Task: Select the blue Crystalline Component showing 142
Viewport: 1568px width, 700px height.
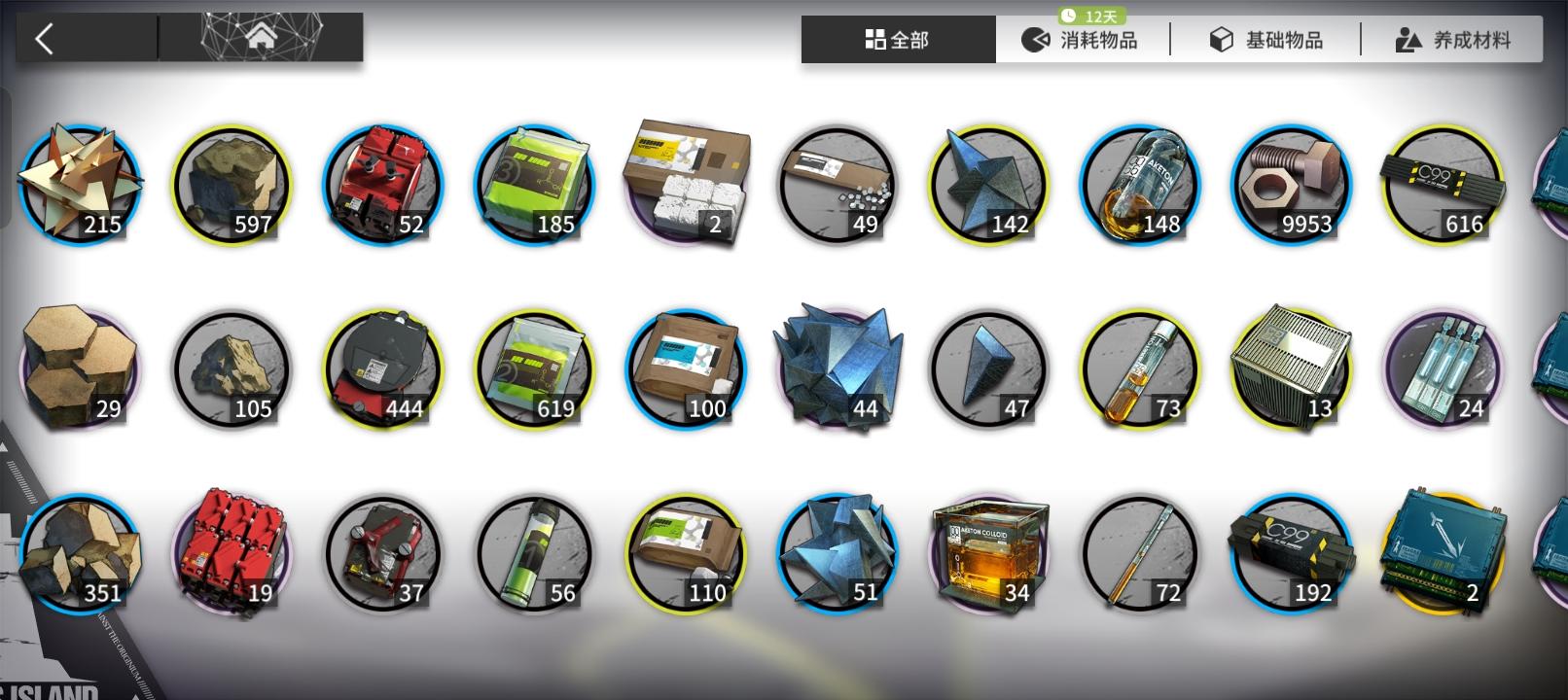Action: (x=988, y=185)
